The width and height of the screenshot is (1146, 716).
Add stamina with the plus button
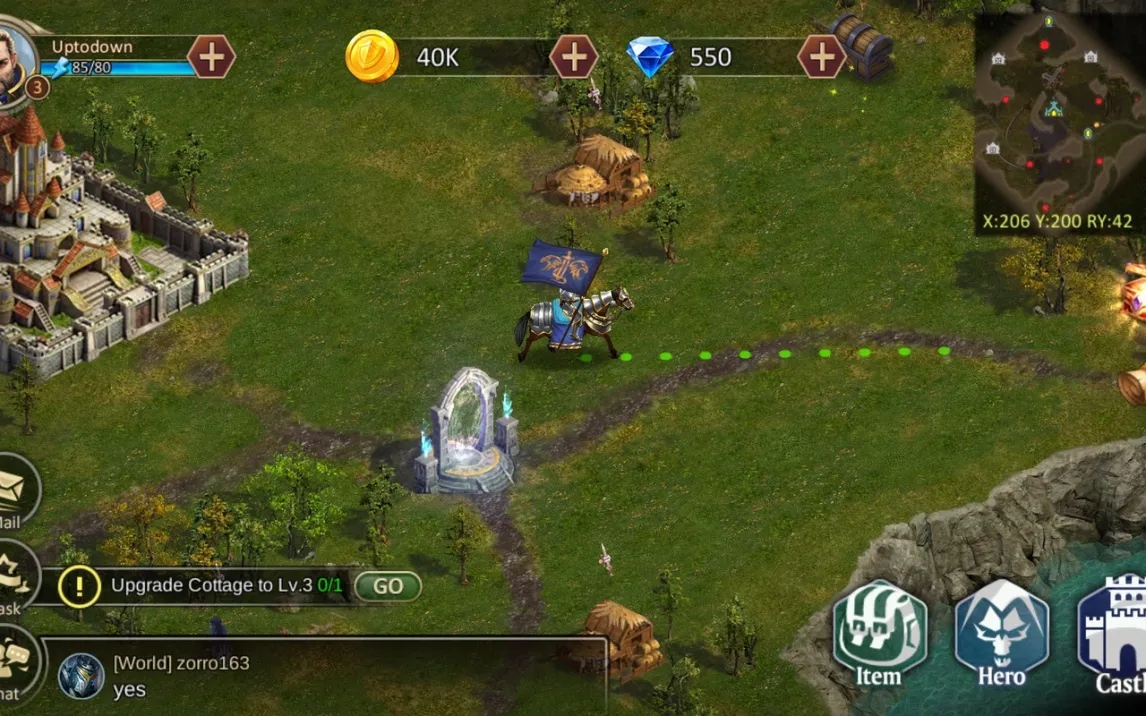click(x=211, y=56)
